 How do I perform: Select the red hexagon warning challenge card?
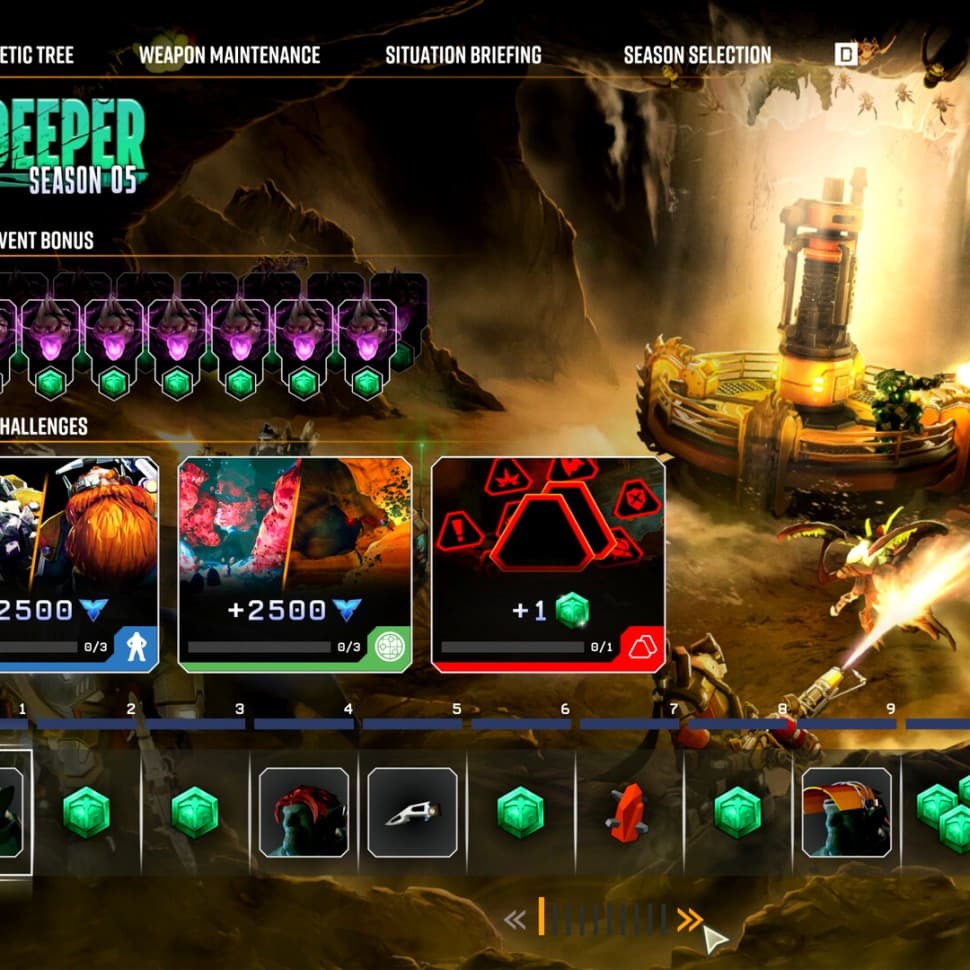[548, 563]
